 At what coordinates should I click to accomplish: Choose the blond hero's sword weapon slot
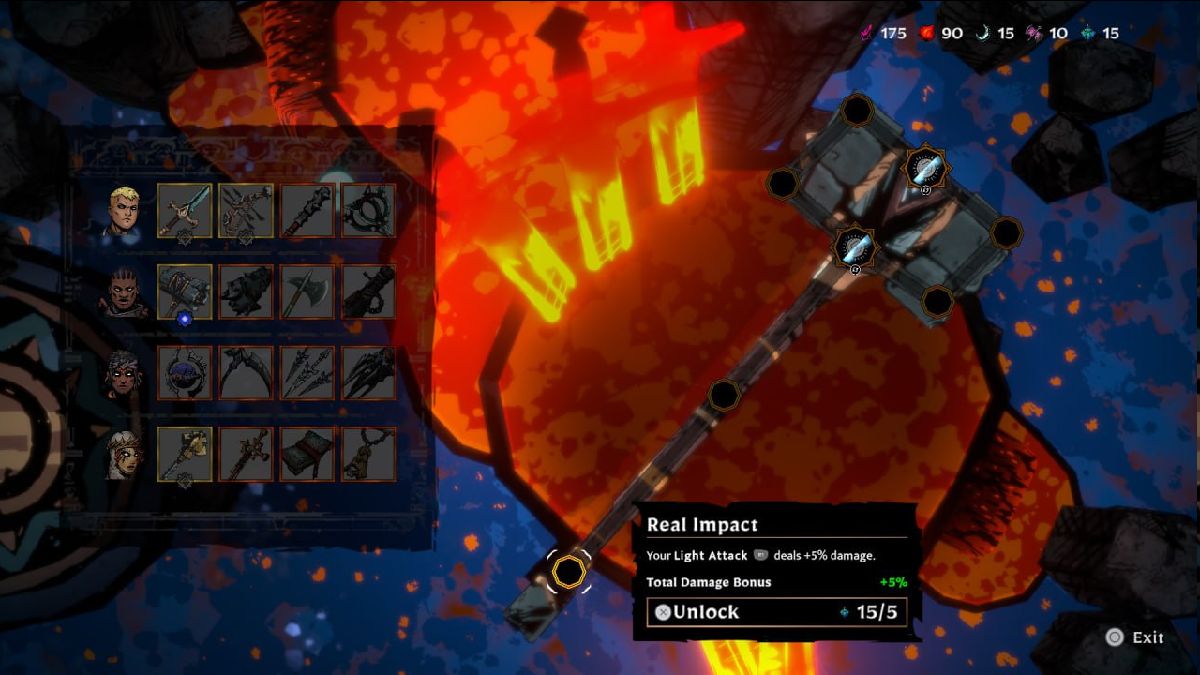pos(185,210)
